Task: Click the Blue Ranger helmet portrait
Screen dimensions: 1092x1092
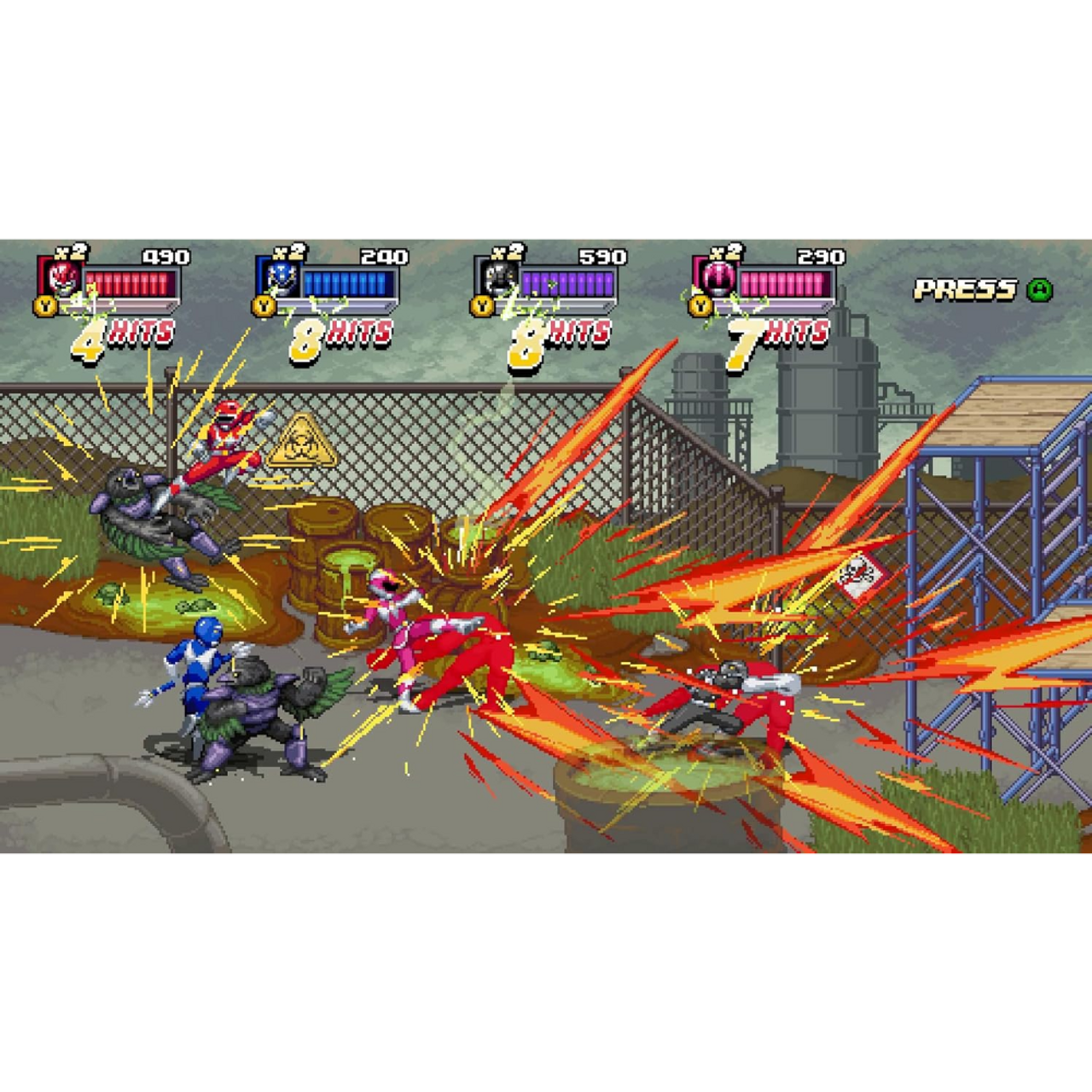Action: (x=280, y=277)
